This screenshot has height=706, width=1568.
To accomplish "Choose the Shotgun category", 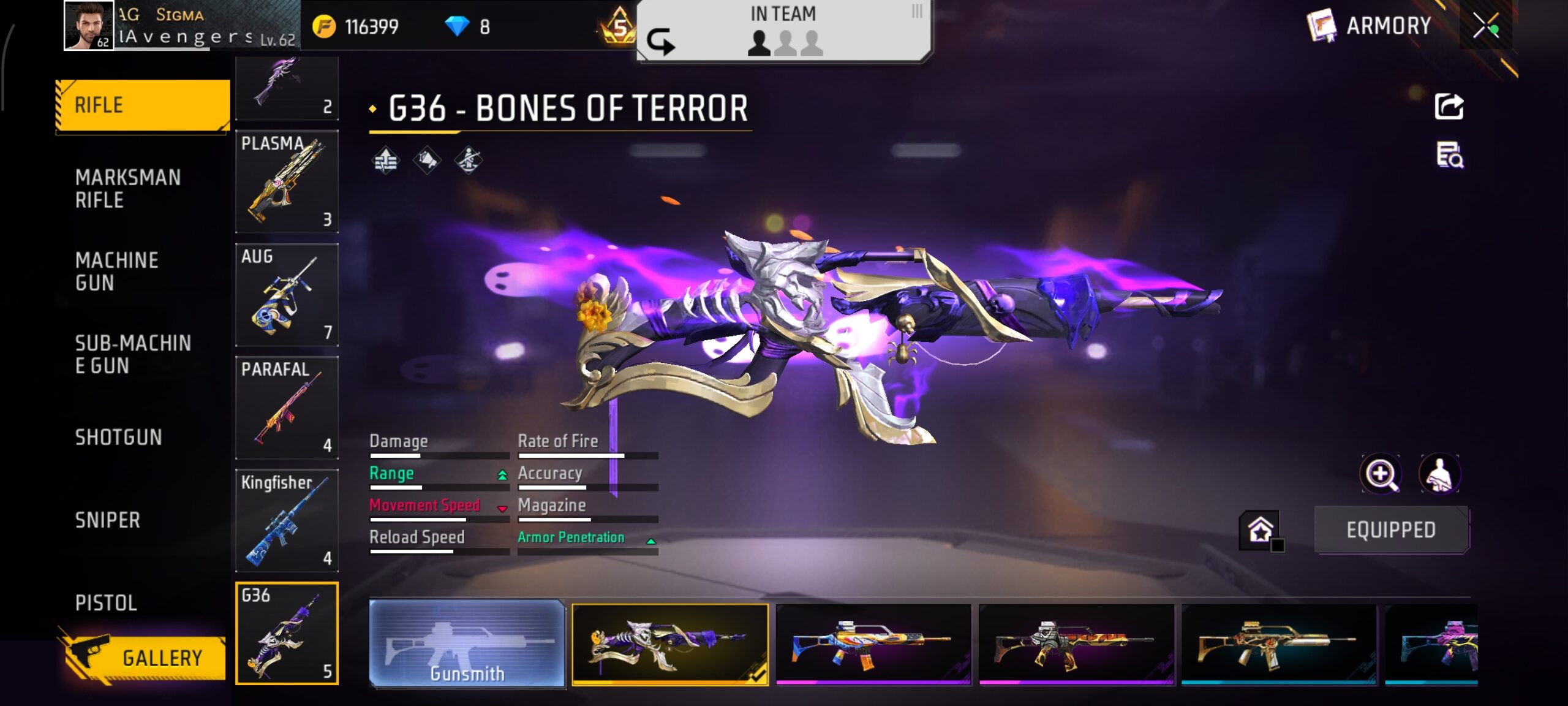I will point(119,437).
